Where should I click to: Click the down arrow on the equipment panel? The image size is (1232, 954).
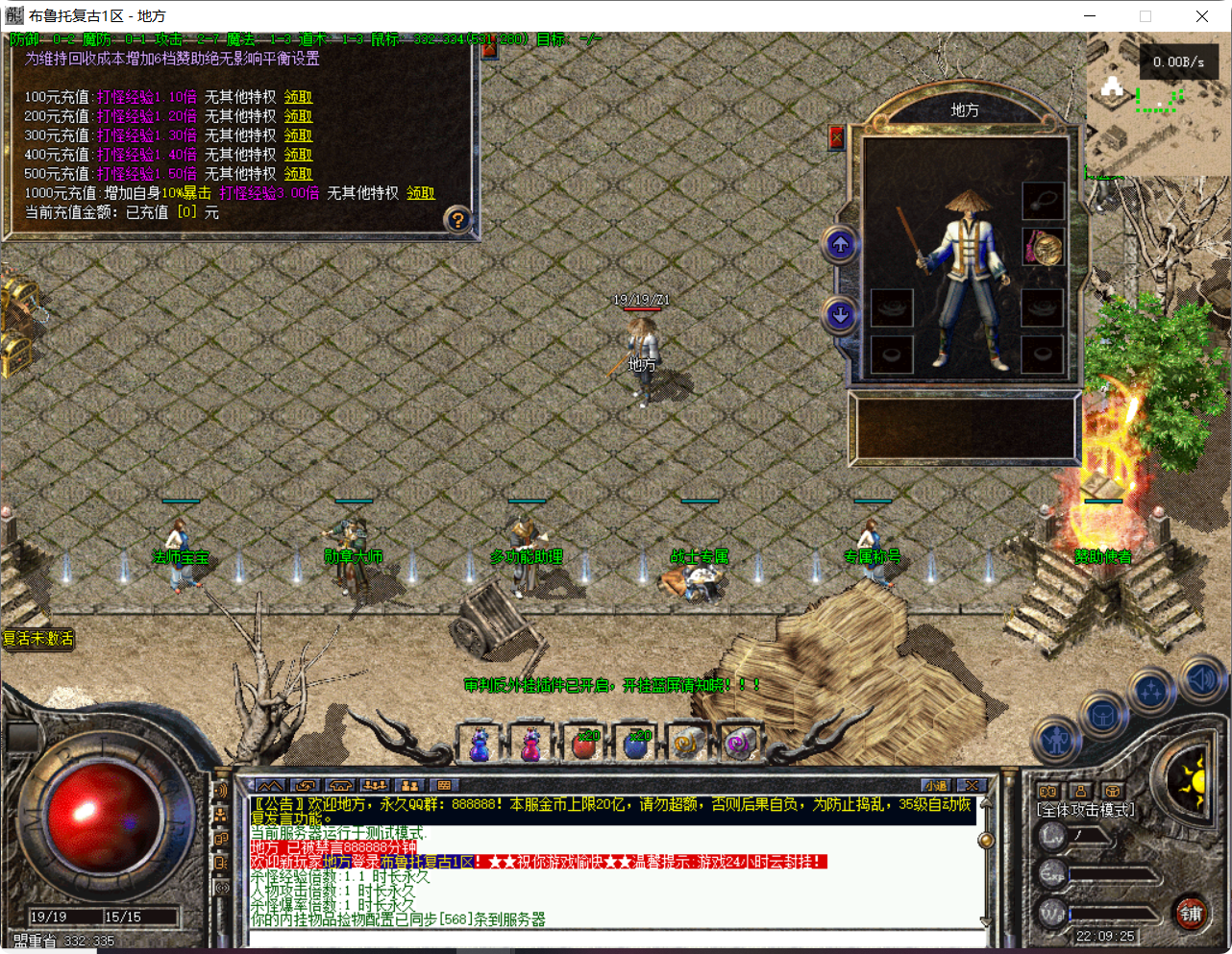tap(838, 313)
